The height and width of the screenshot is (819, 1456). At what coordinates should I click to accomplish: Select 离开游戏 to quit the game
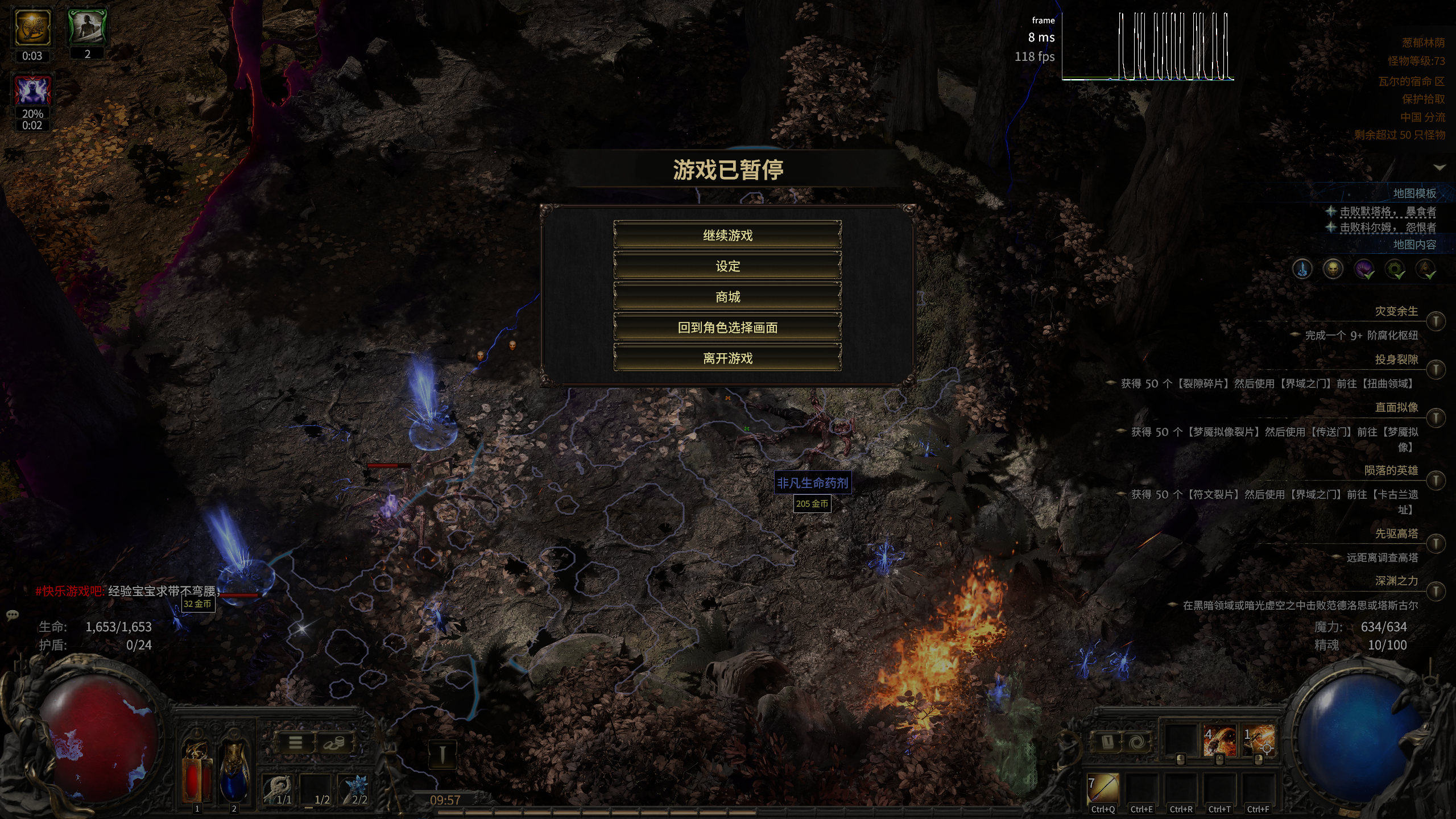point(727,358)
